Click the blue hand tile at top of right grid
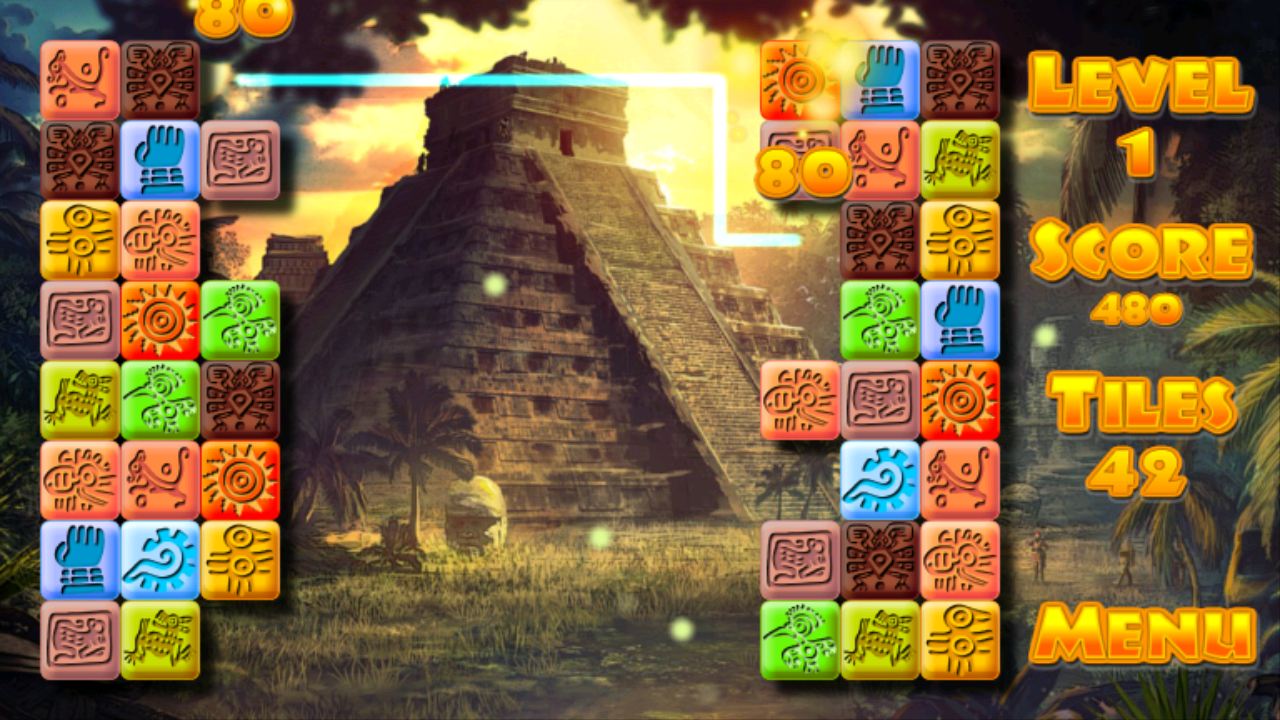 (880, 75)
